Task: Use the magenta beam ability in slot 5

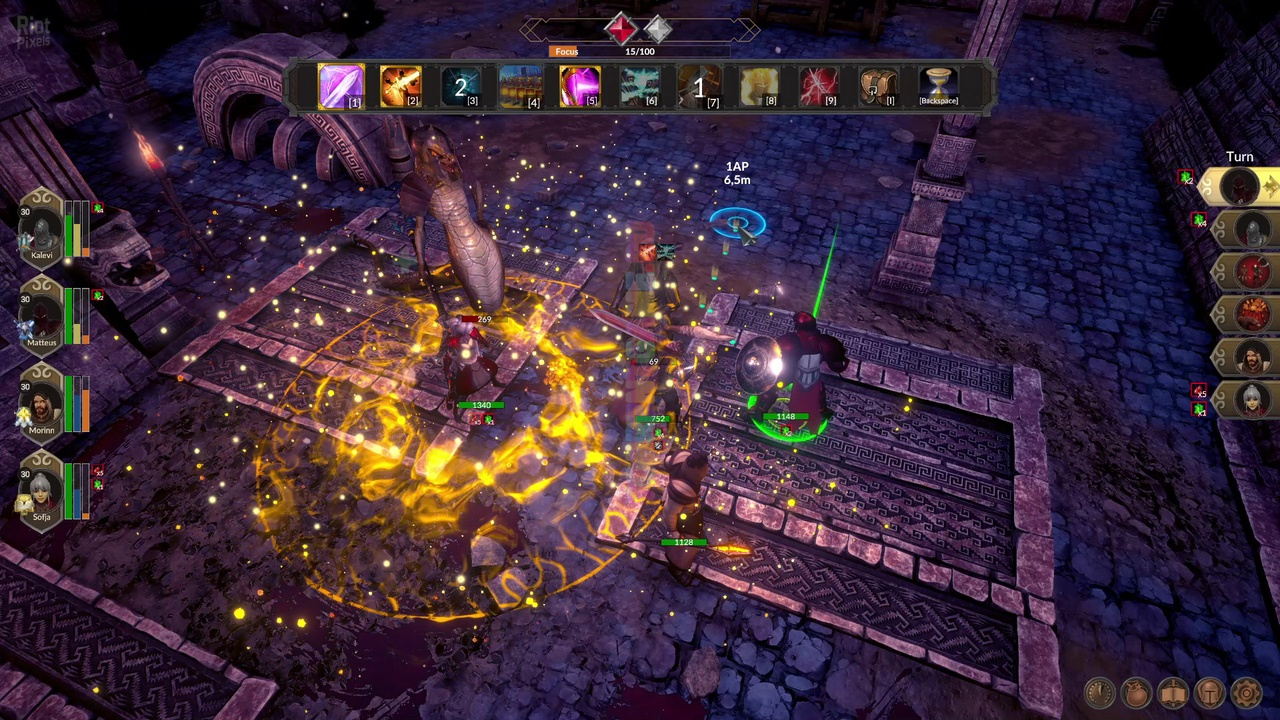Action: click(580, 85)
